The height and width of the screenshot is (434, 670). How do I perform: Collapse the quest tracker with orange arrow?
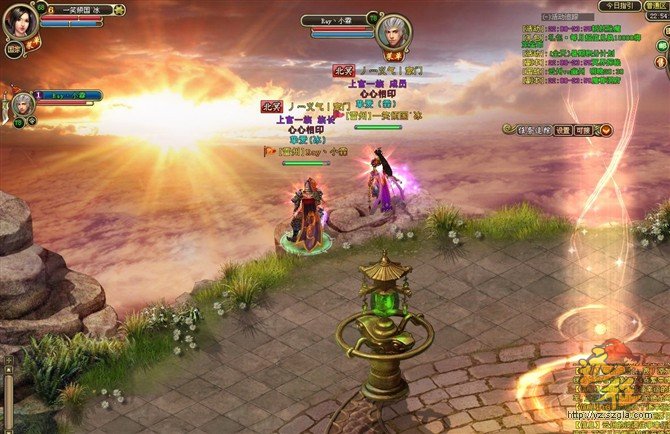point(602,130)
